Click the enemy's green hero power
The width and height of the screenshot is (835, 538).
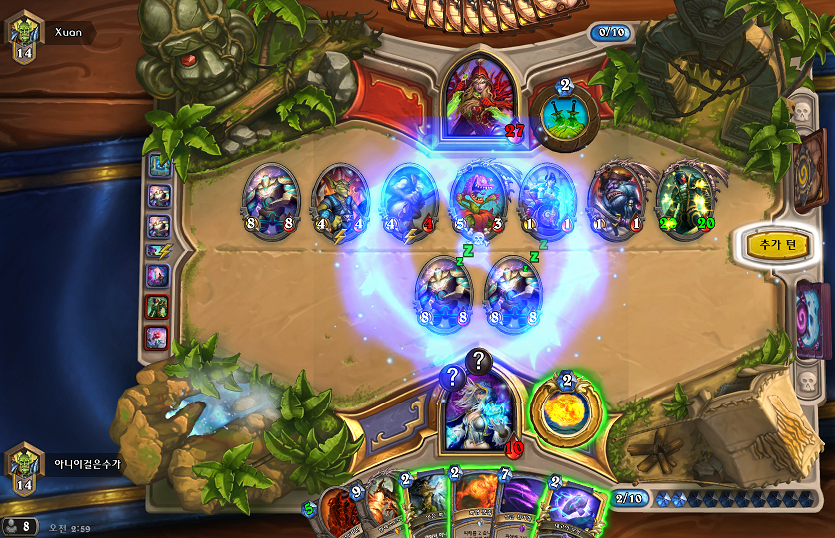[565, 115]
